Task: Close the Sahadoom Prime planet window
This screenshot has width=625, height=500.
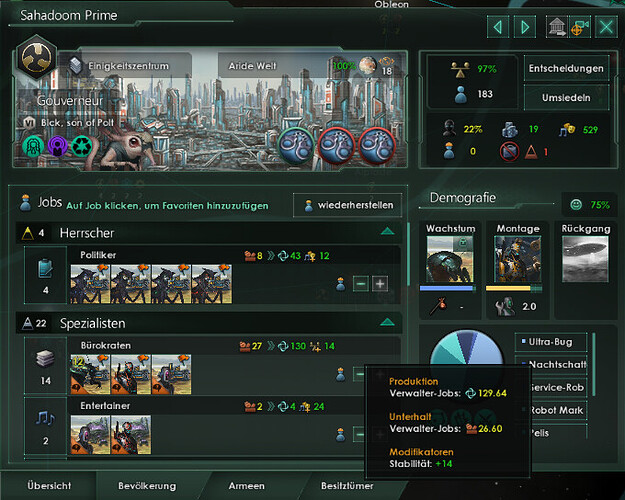Action: [605, 26]
